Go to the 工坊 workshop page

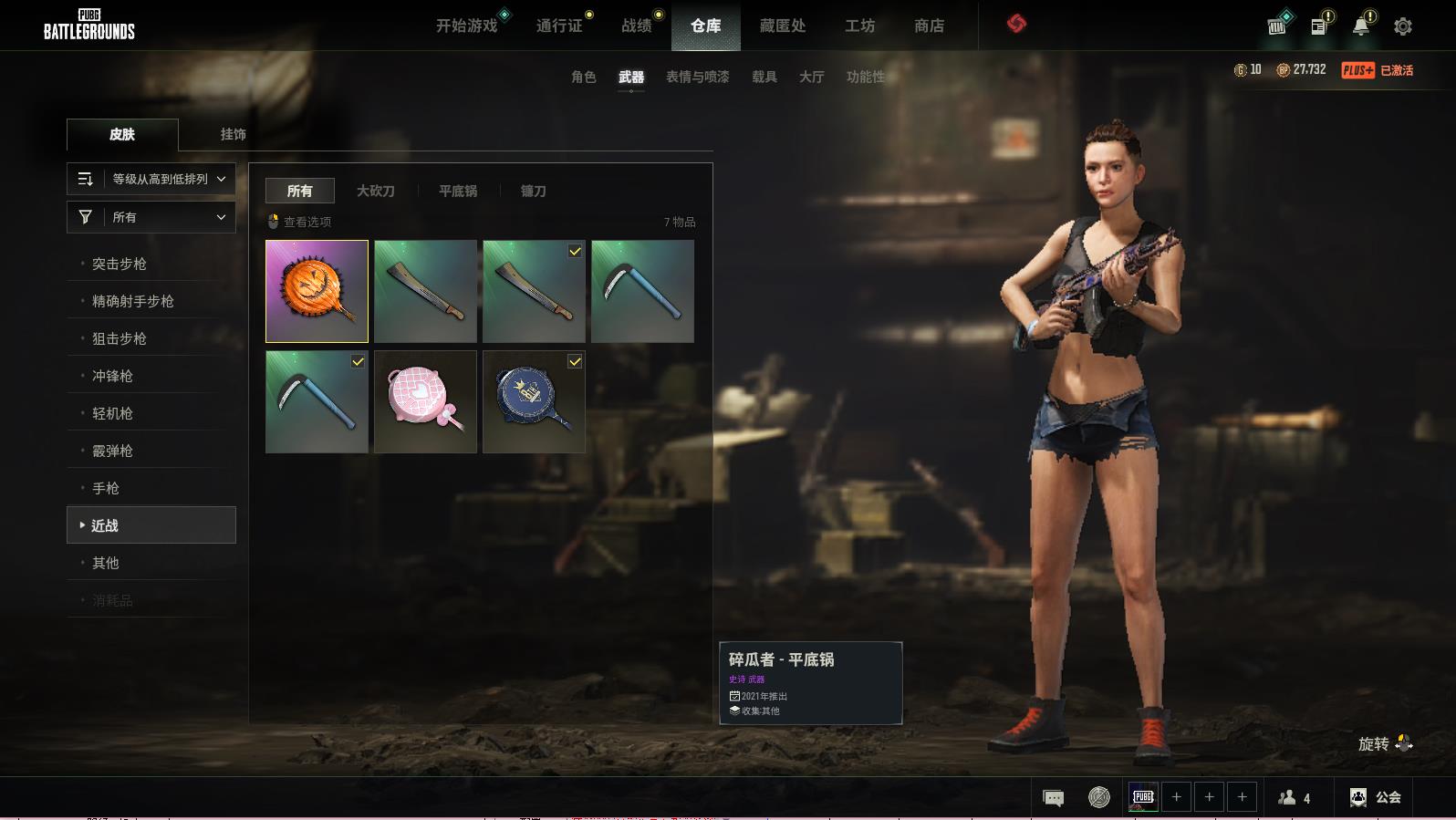point(859,26)
